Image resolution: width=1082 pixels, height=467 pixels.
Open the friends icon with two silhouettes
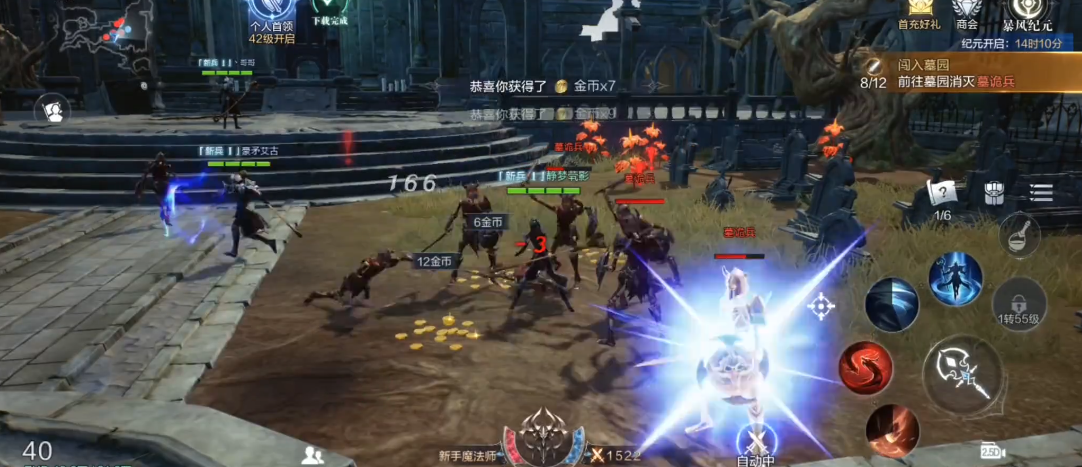[x=313, y=455]
